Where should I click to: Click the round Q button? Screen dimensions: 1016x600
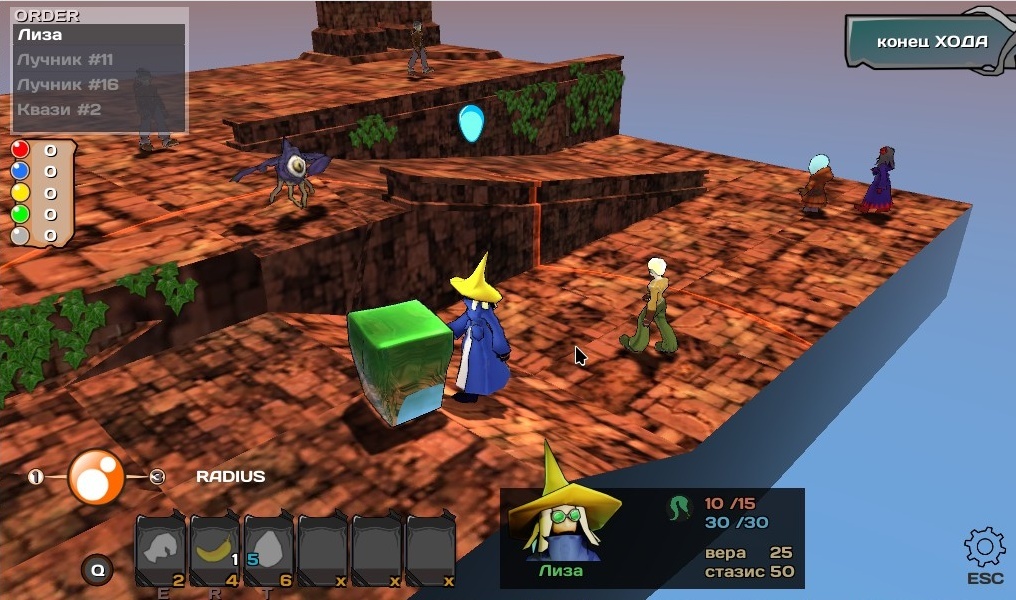(97, 570)
